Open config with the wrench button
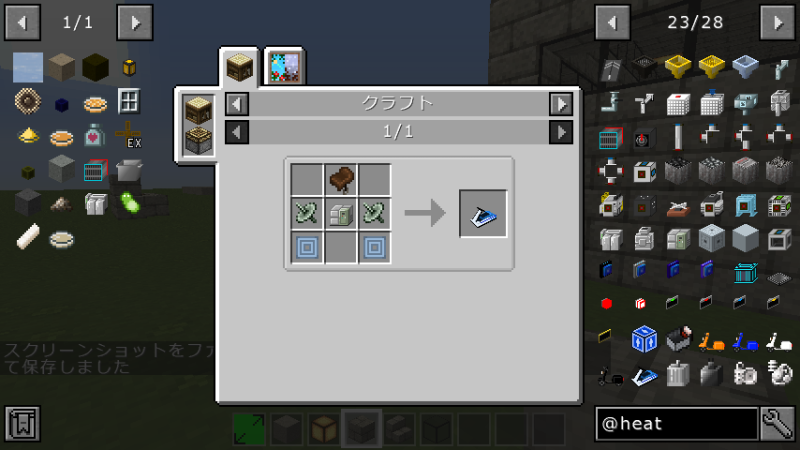This screenshot has width=800, height=450. (x=777, y=424)
